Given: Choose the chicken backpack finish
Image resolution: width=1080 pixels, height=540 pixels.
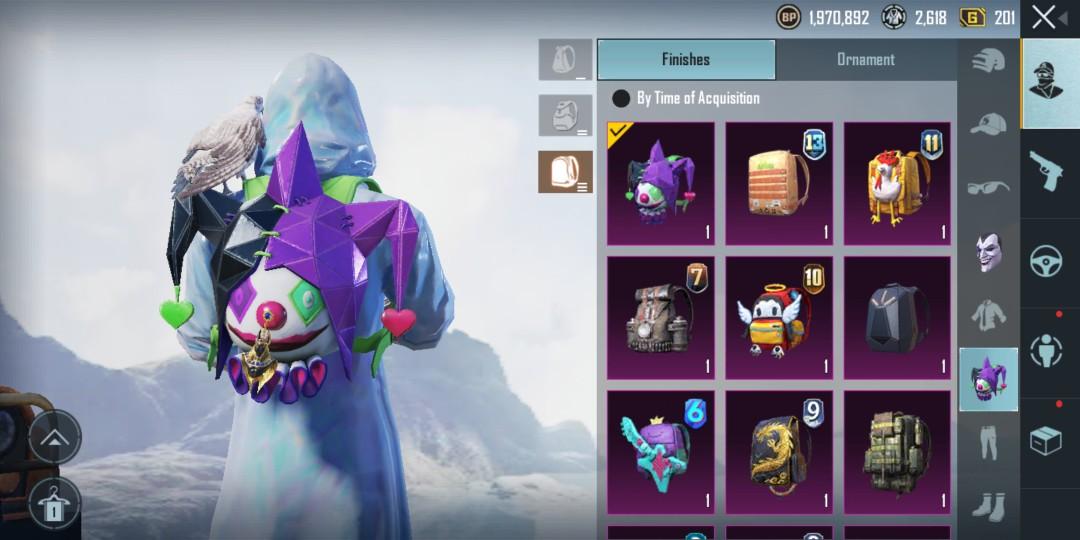Looking at the screenshot, I should 897,184.
